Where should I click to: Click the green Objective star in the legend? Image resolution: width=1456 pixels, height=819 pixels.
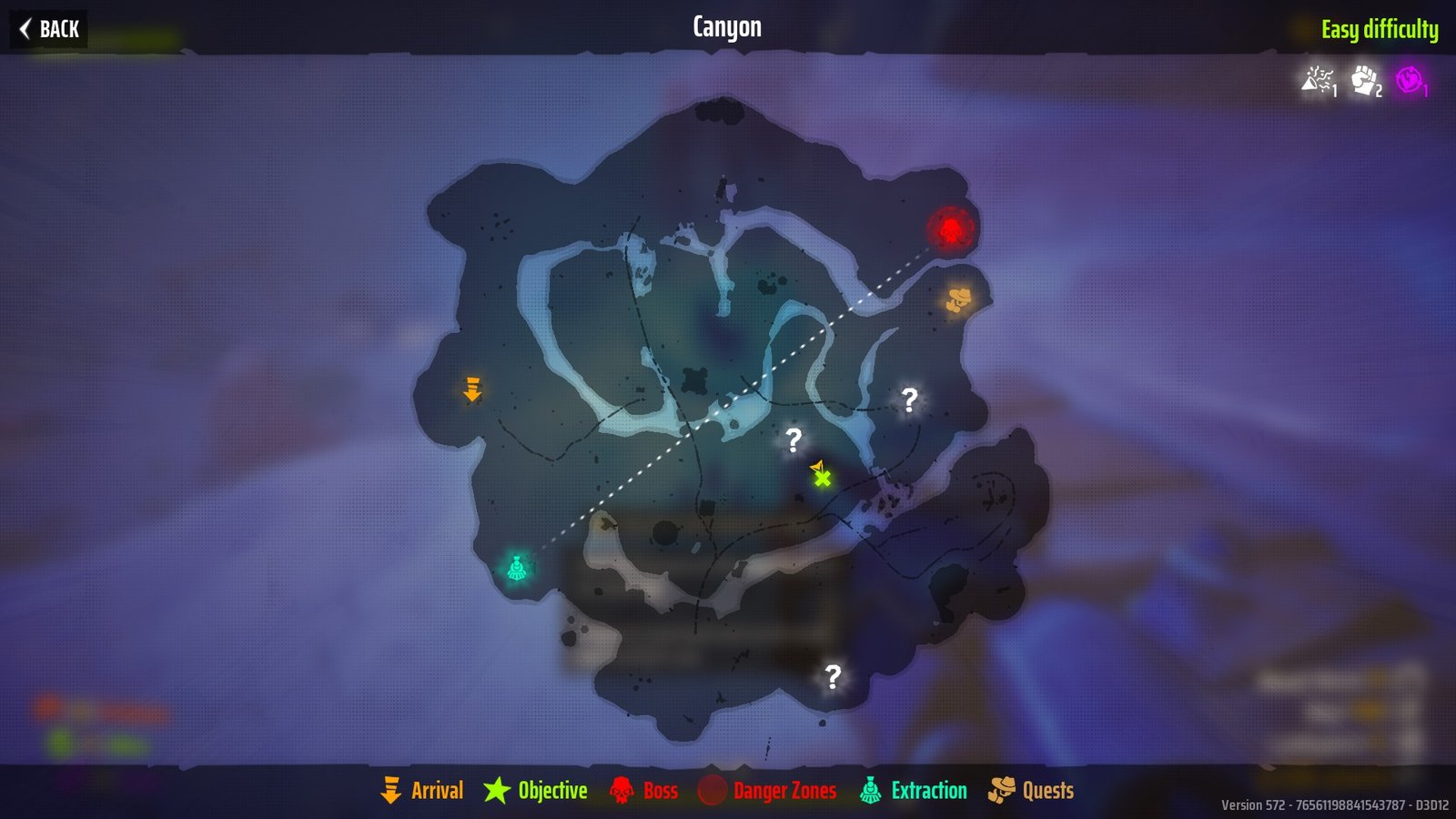pos(496,791)
